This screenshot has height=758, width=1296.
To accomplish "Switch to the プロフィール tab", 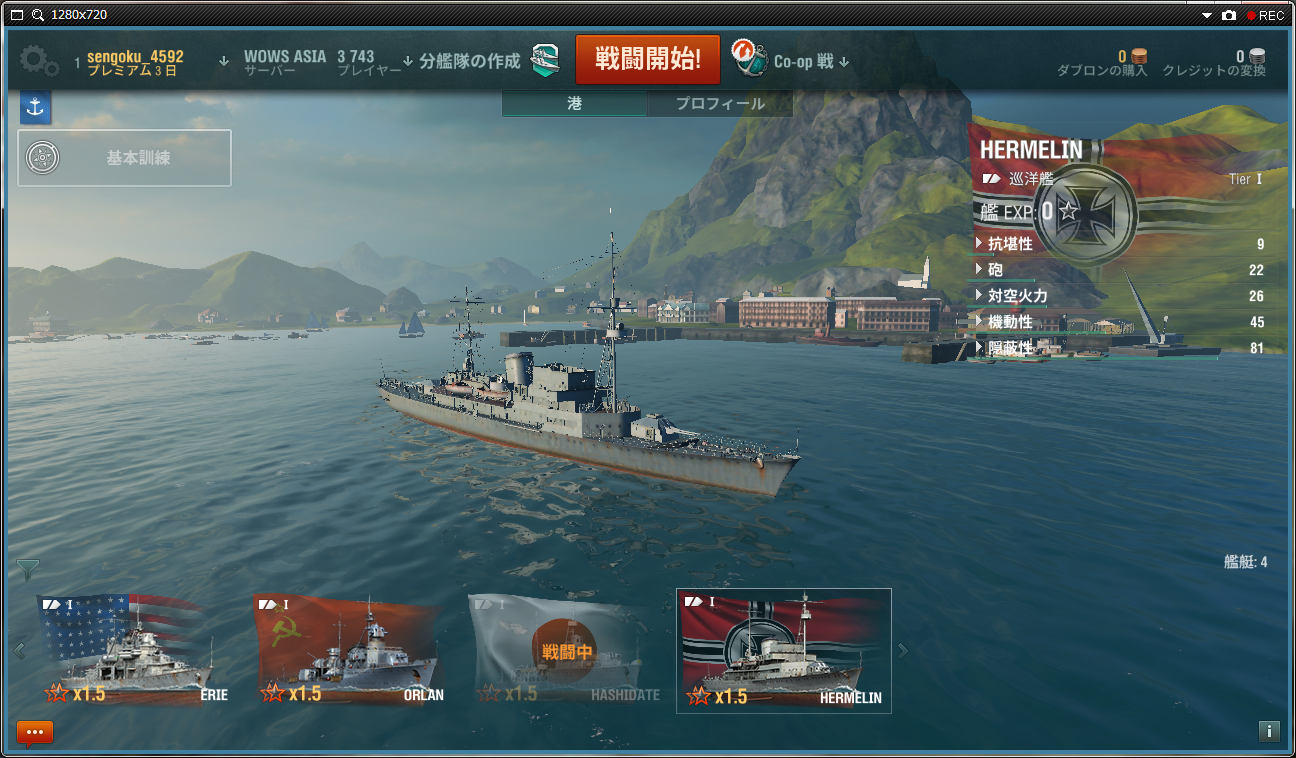I will point(720,104).
